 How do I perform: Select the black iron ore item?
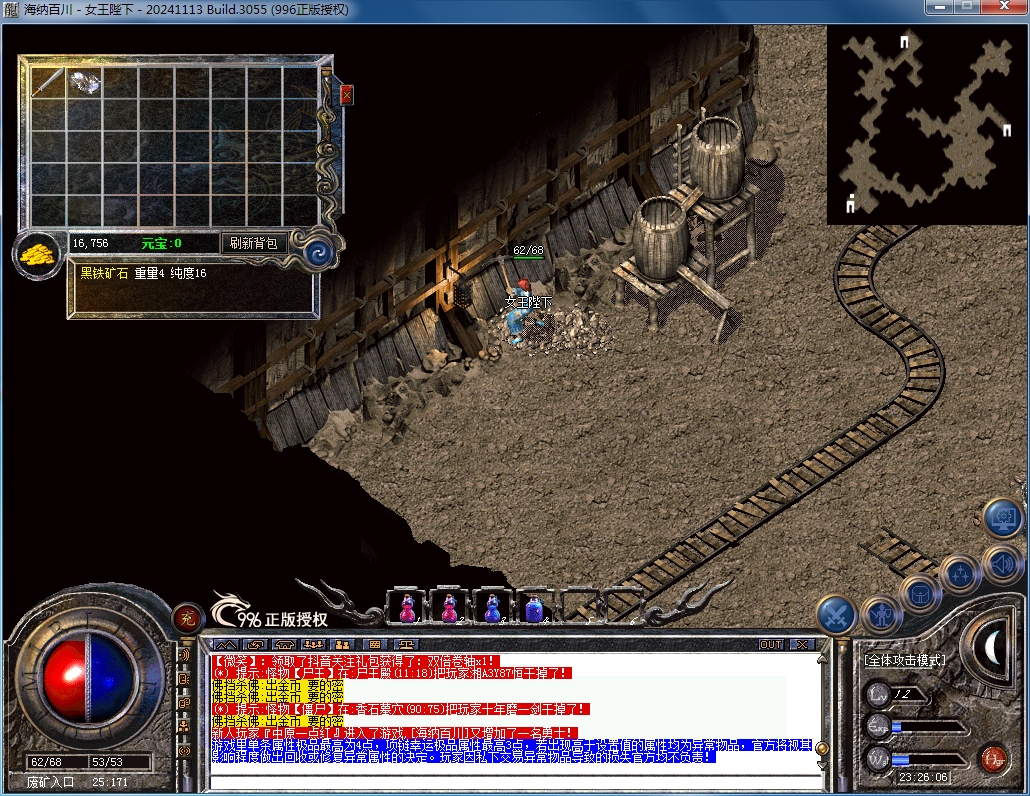pyautogui.click(x=84, y=83)
